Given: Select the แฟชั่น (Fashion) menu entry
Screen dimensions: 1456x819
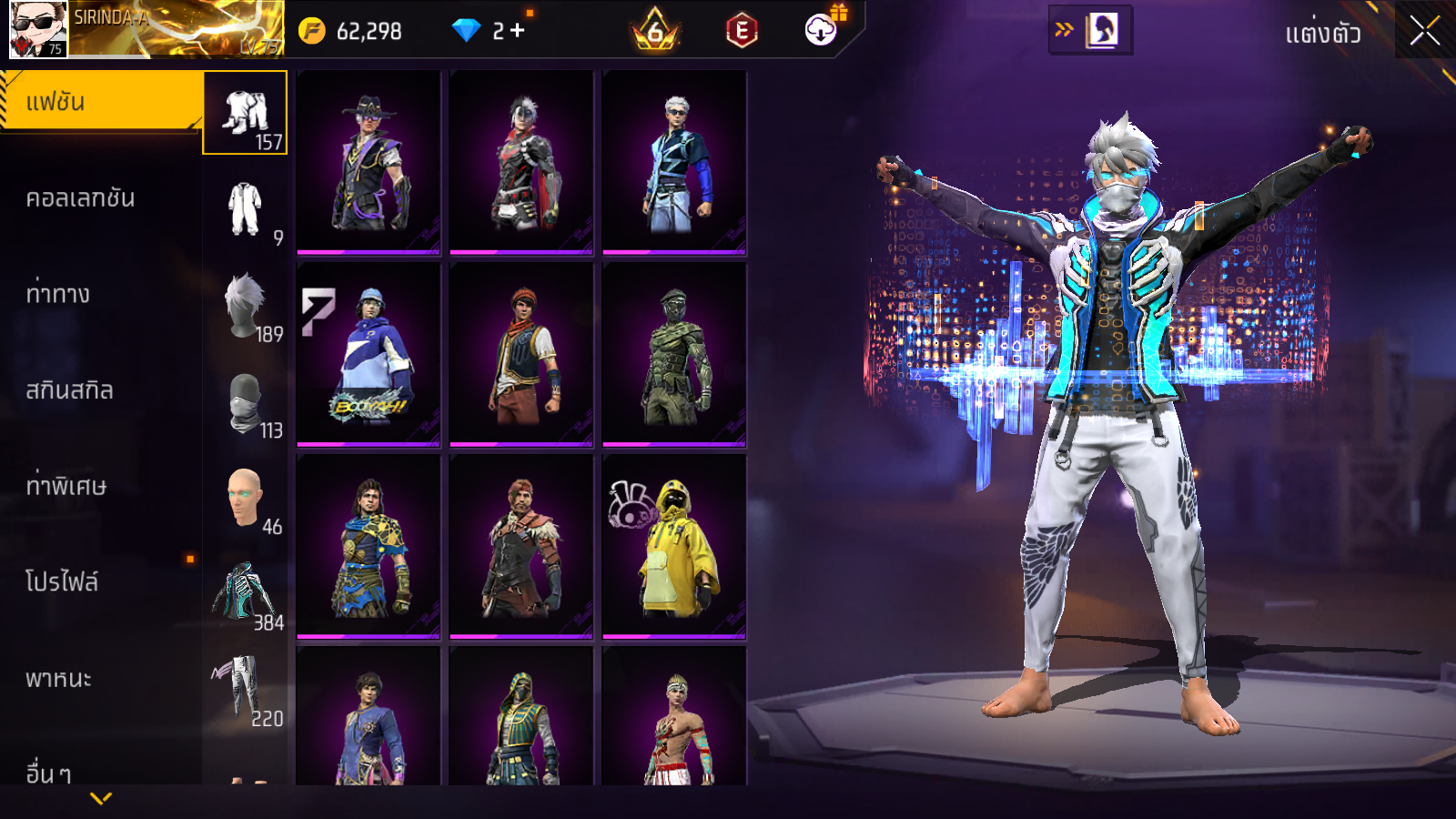Looking at the screenshot, I should [100, 102].
